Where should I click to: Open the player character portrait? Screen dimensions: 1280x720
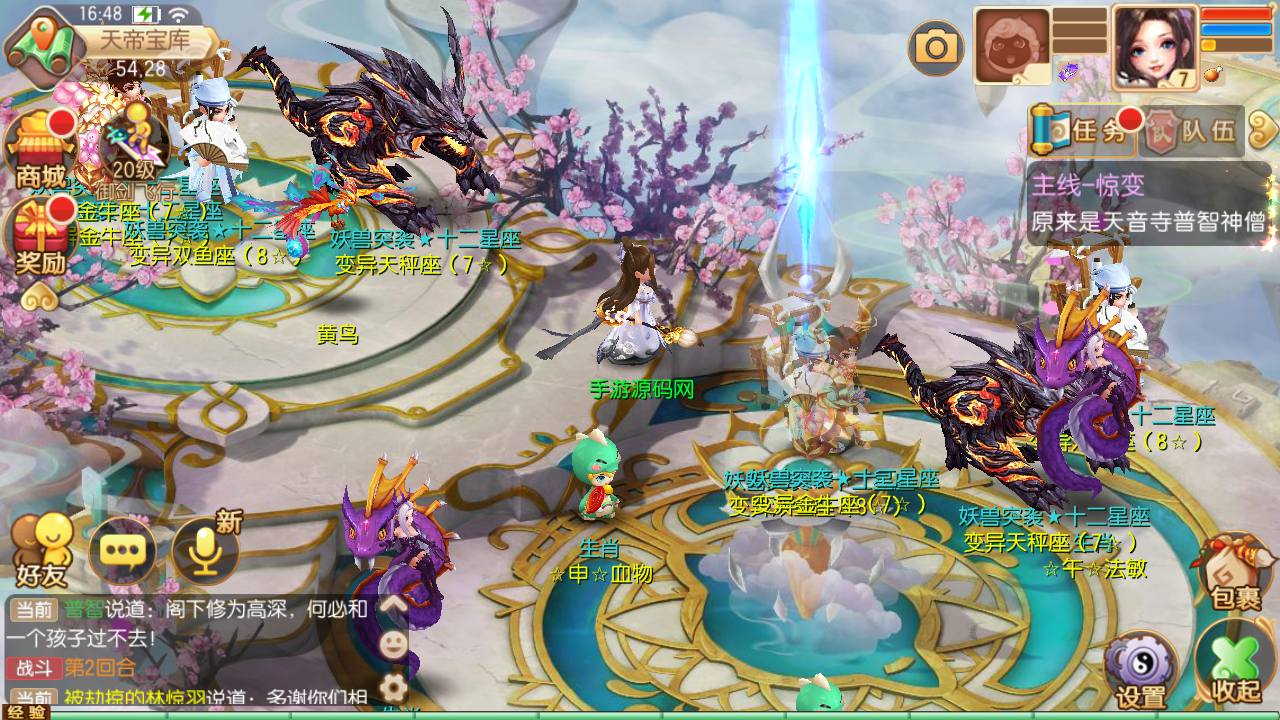1155,47
